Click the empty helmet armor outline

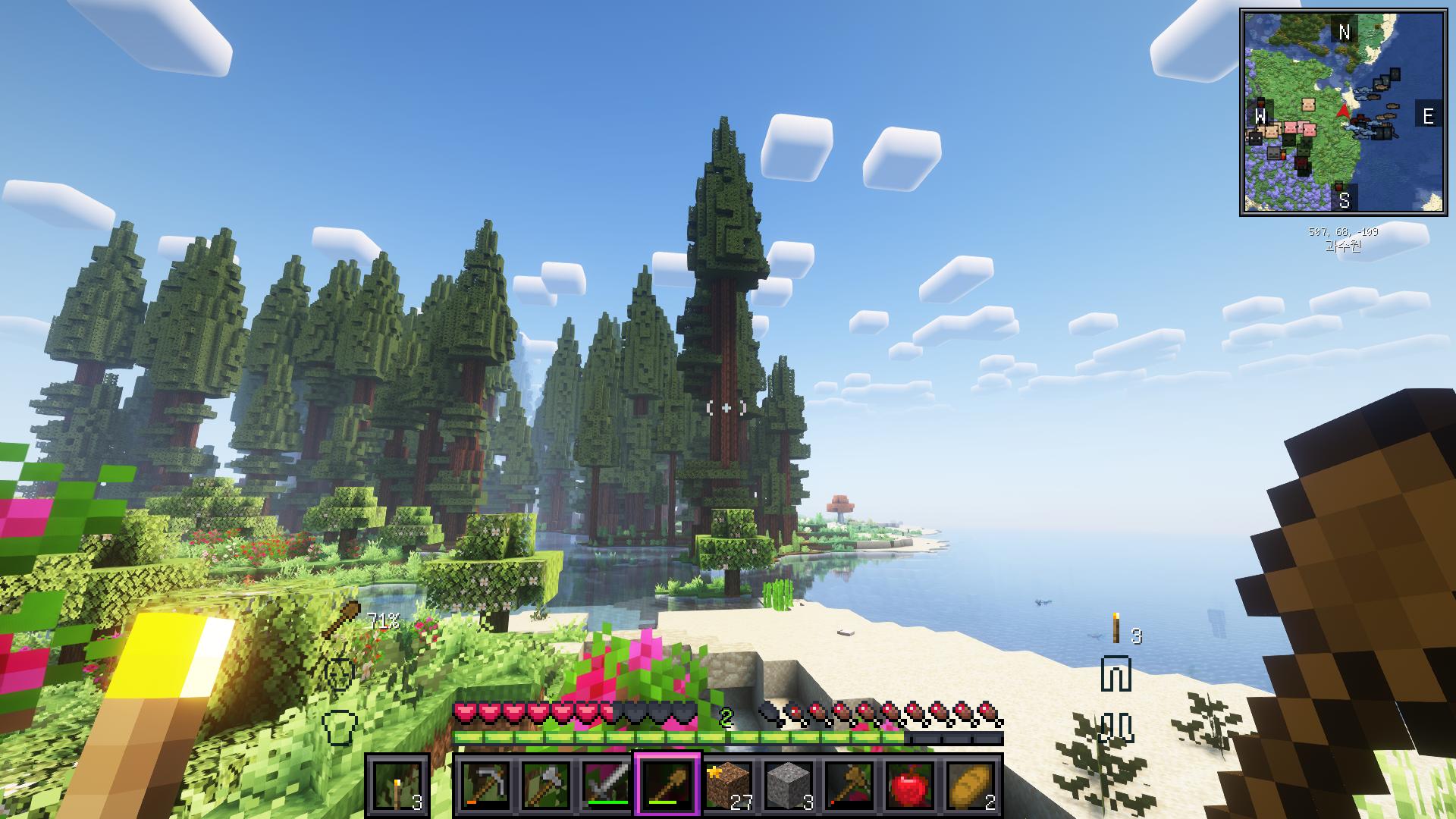(339, 673)
